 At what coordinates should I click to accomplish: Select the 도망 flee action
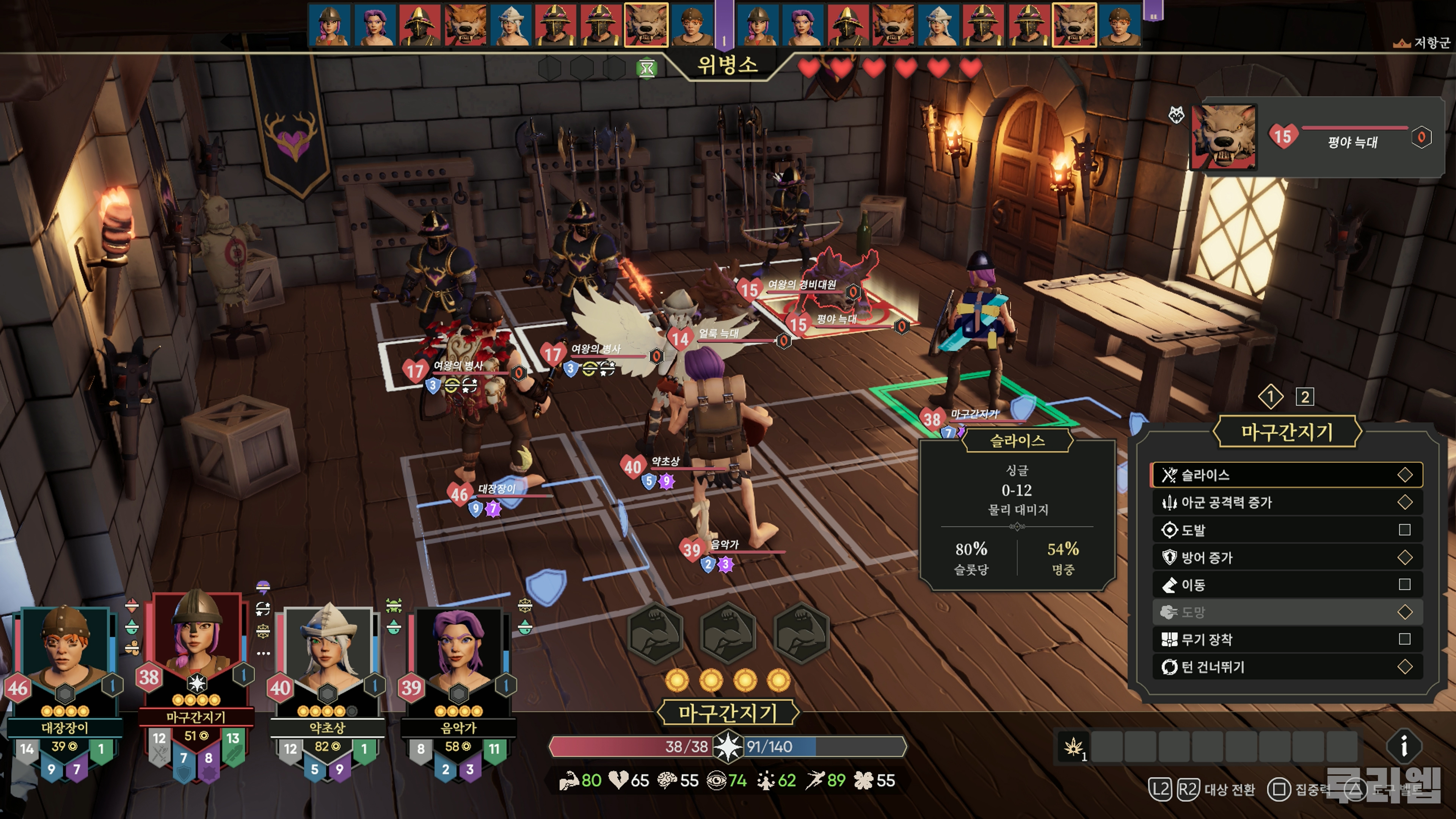click(x=1287, y=612)
